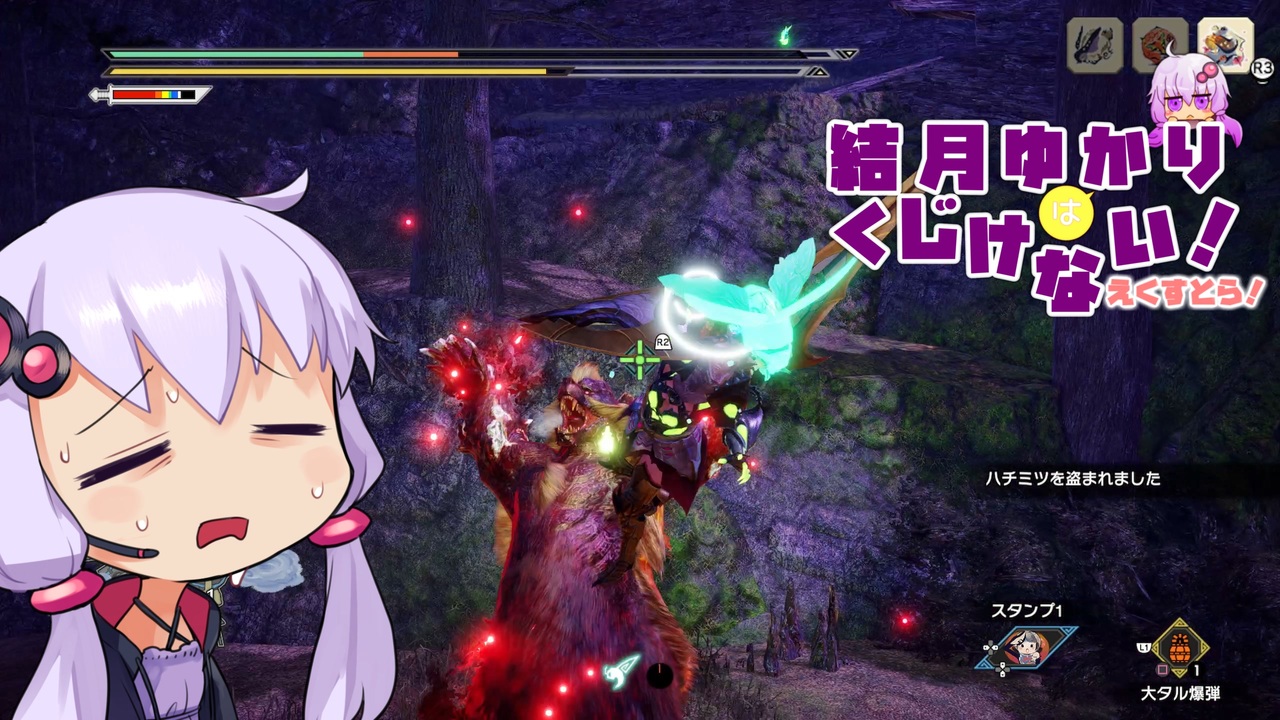Select the first large monster icon
Image resolution: width=1280 pixels, height=720 pixels.
1092,44
